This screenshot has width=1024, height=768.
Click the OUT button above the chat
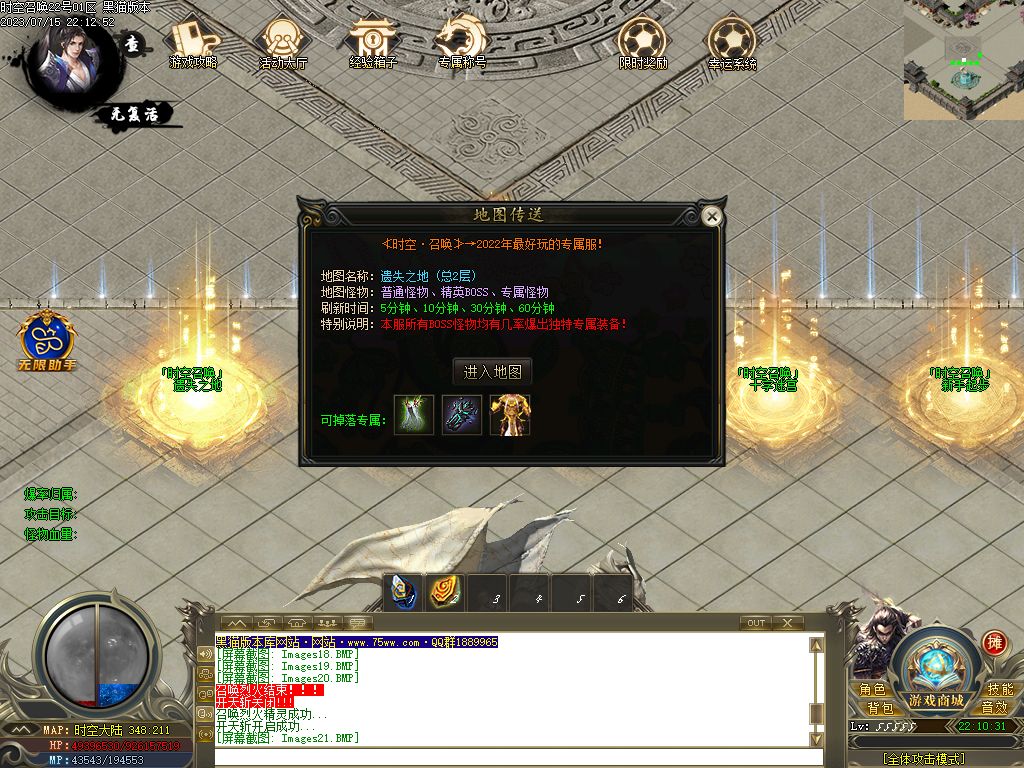click(756, 623)
